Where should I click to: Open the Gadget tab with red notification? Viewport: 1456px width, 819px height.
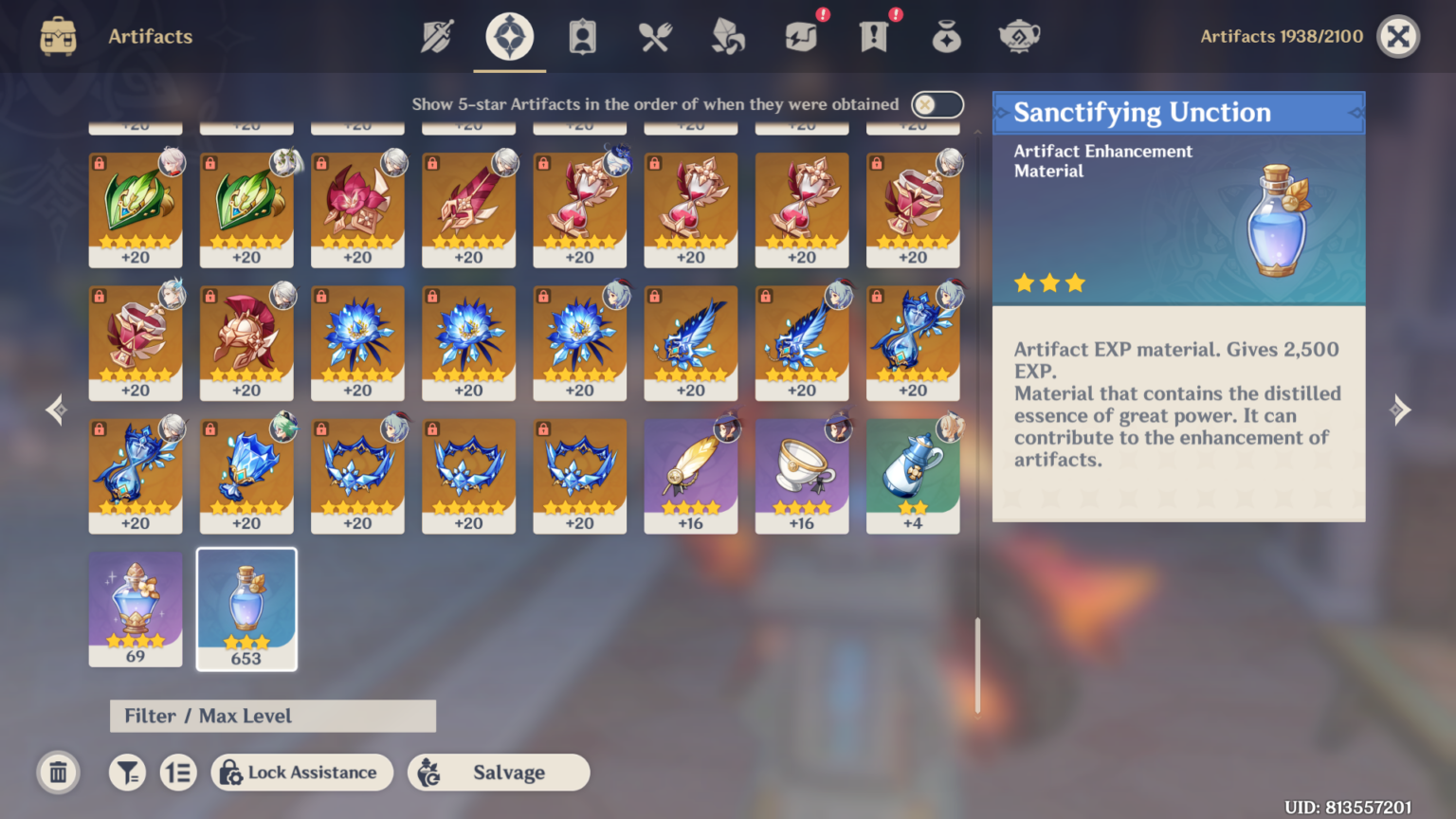click(801, 36)
